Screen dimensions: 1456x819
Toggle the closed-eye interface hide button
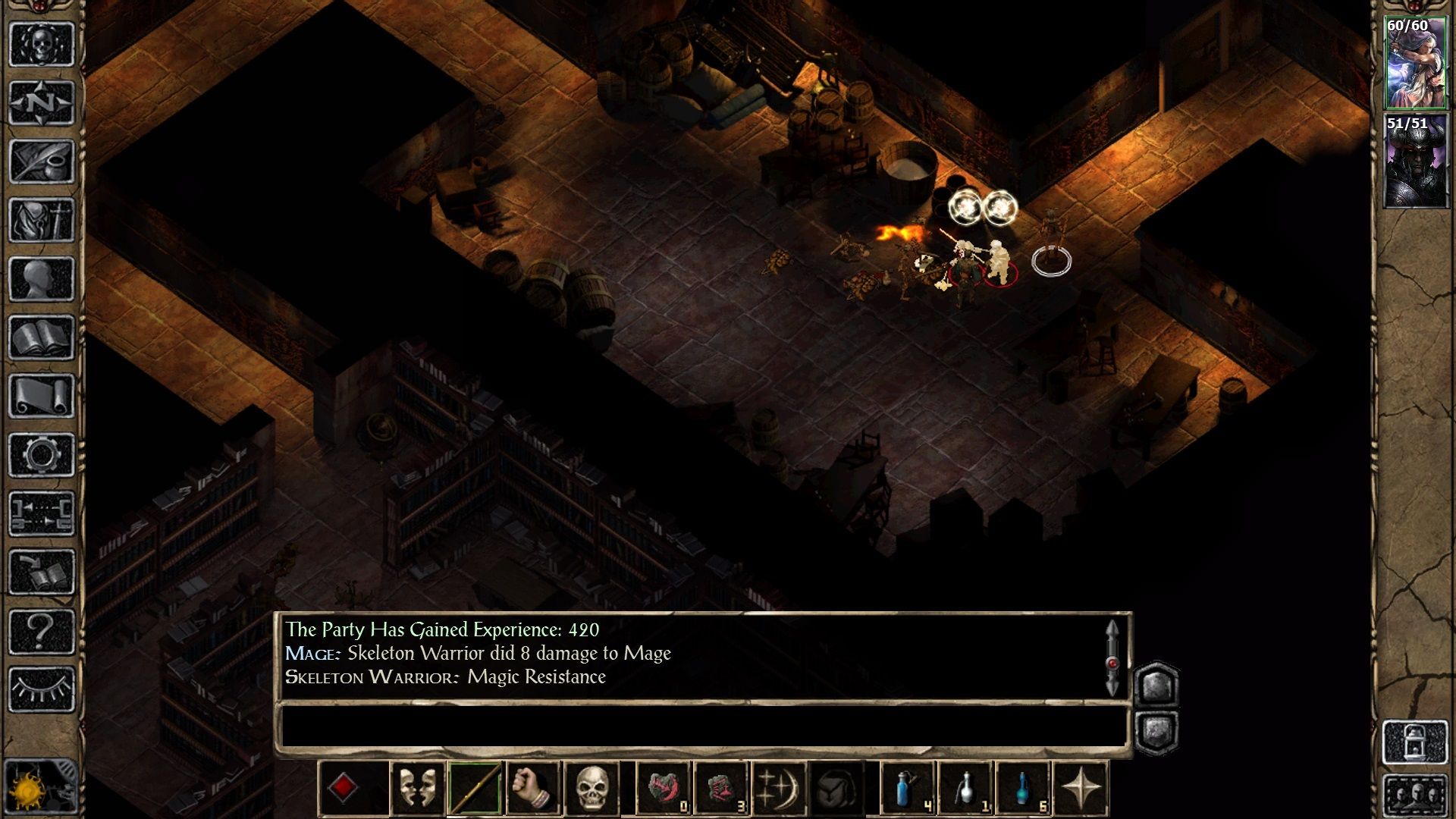click(x=42, y=689)
